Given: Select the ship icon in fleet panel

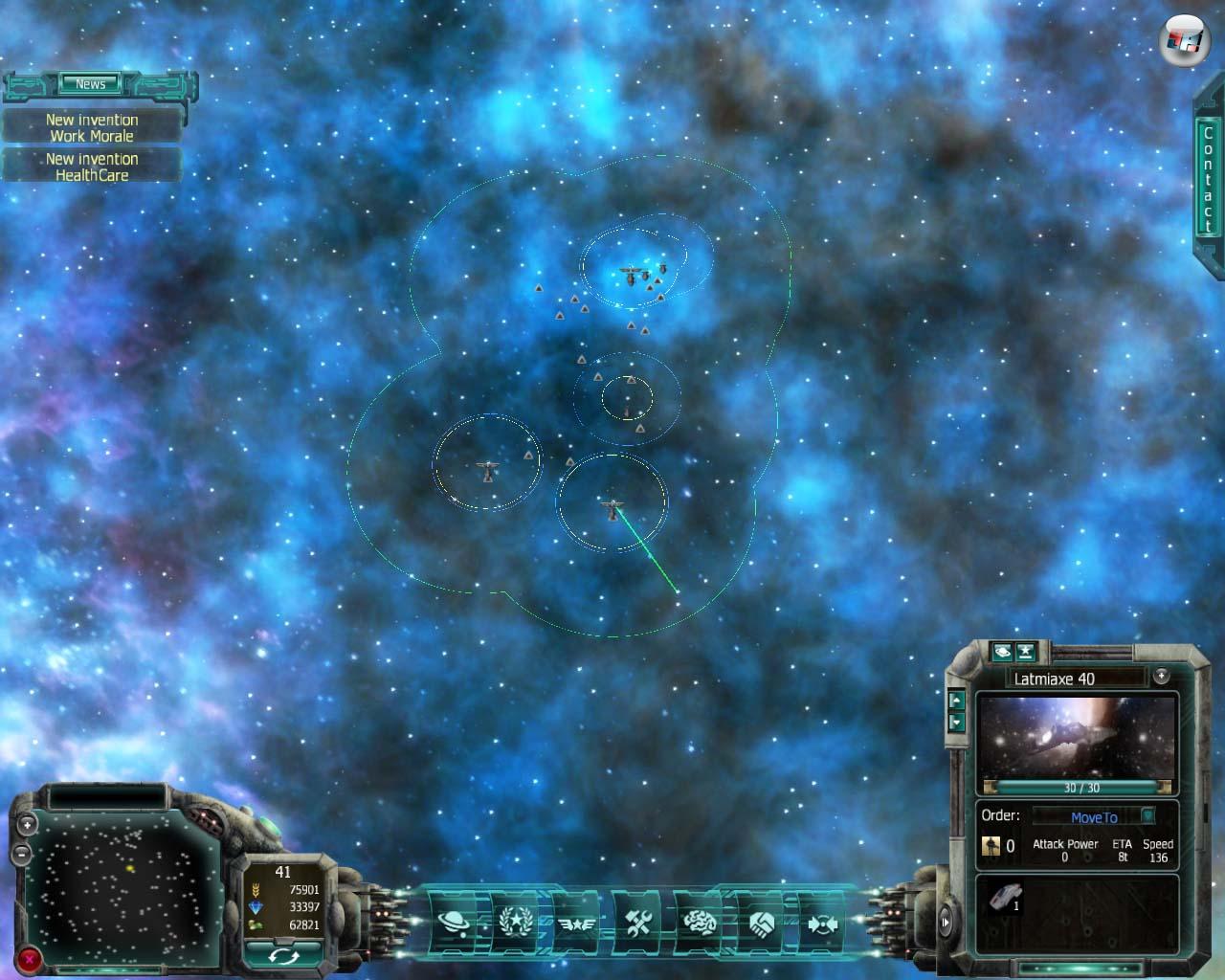Looking at the screenshot, I should pos(1006,898).
